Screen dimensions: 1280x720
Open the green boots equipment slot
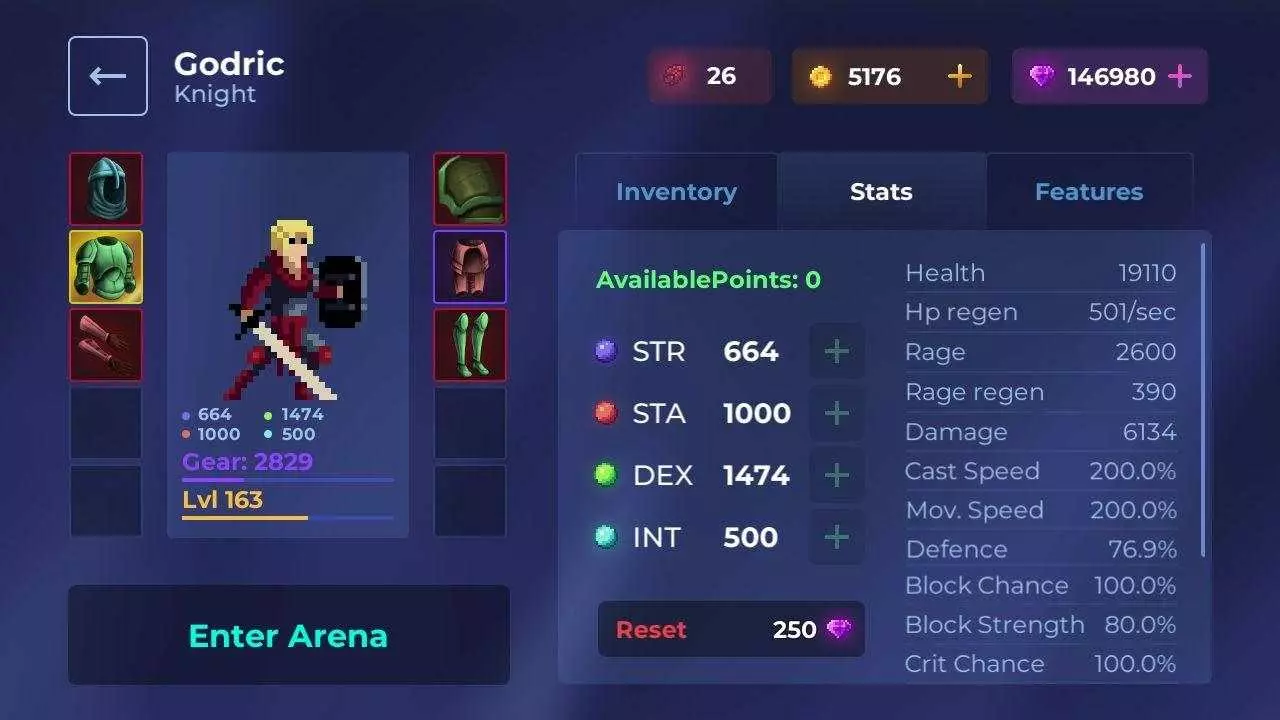(x=470, y=344)
